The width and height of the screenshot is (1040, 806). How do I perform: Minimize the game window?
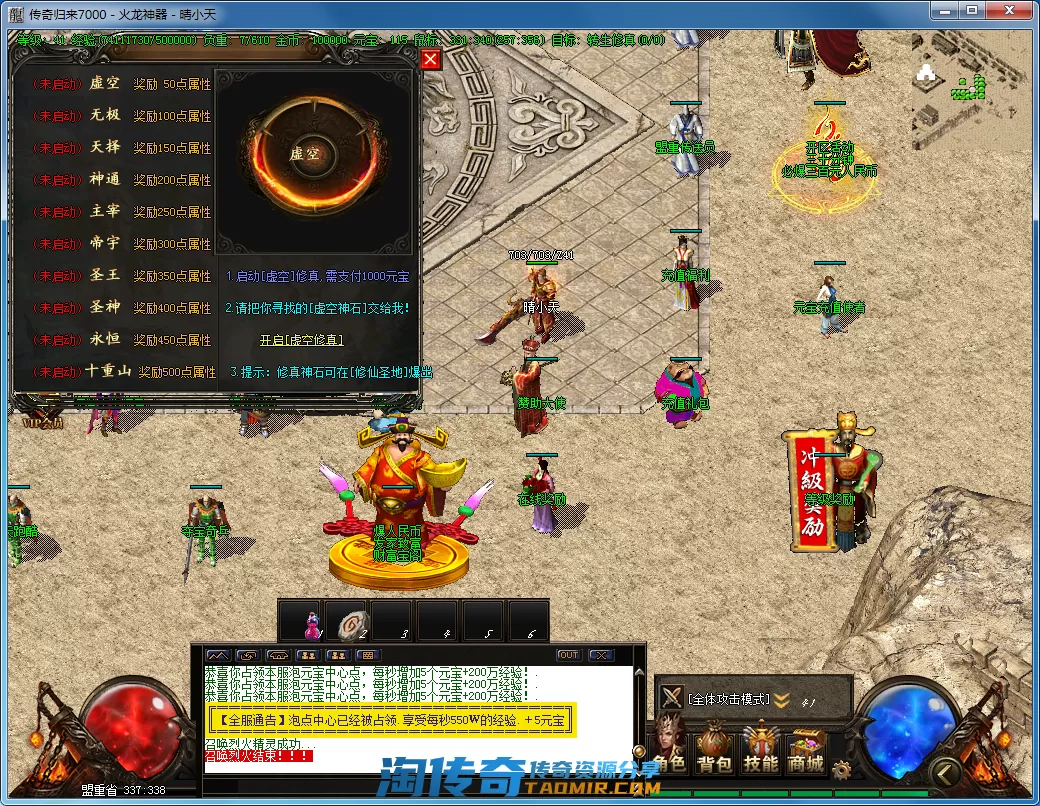(x=944, y=11)
